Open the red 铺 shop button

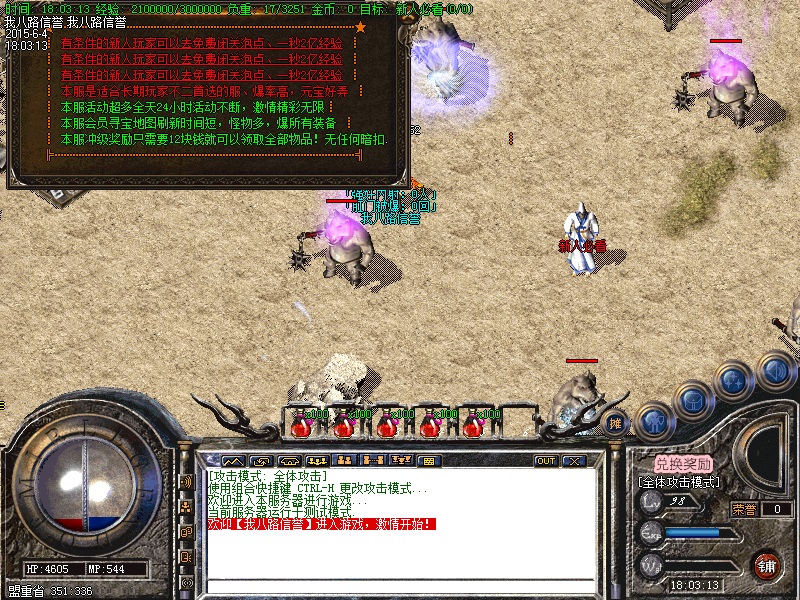tap(767, 564)
